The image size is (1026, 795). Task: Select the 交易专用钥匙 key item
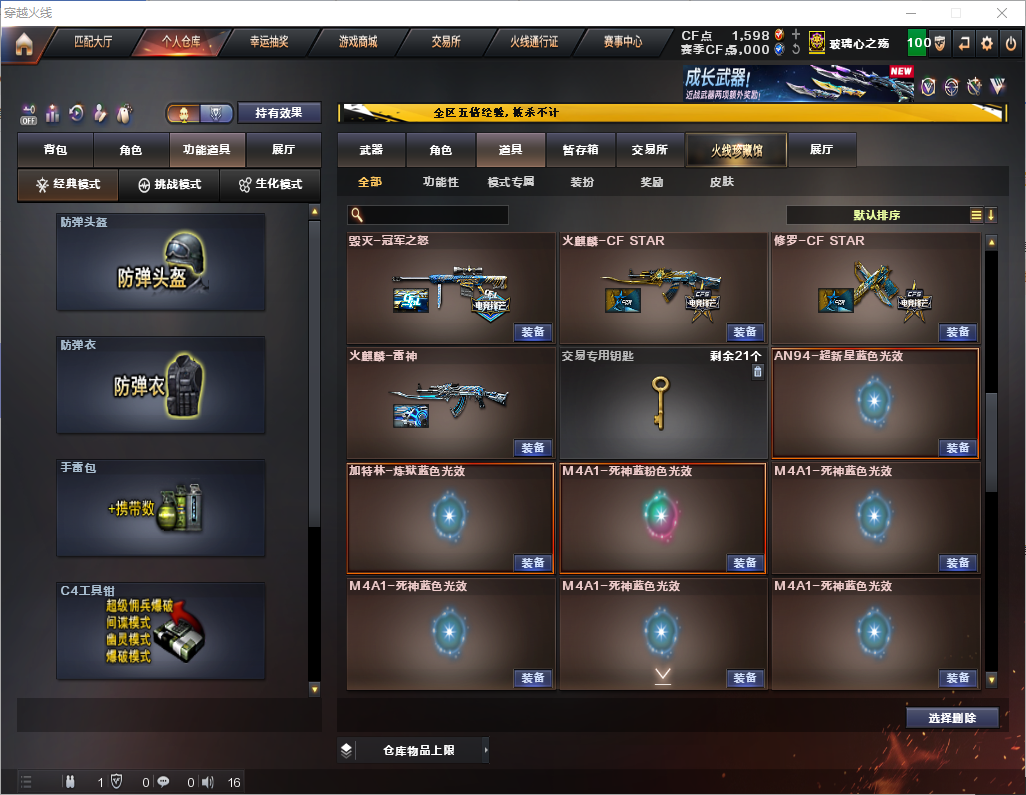tap(660, 402)
